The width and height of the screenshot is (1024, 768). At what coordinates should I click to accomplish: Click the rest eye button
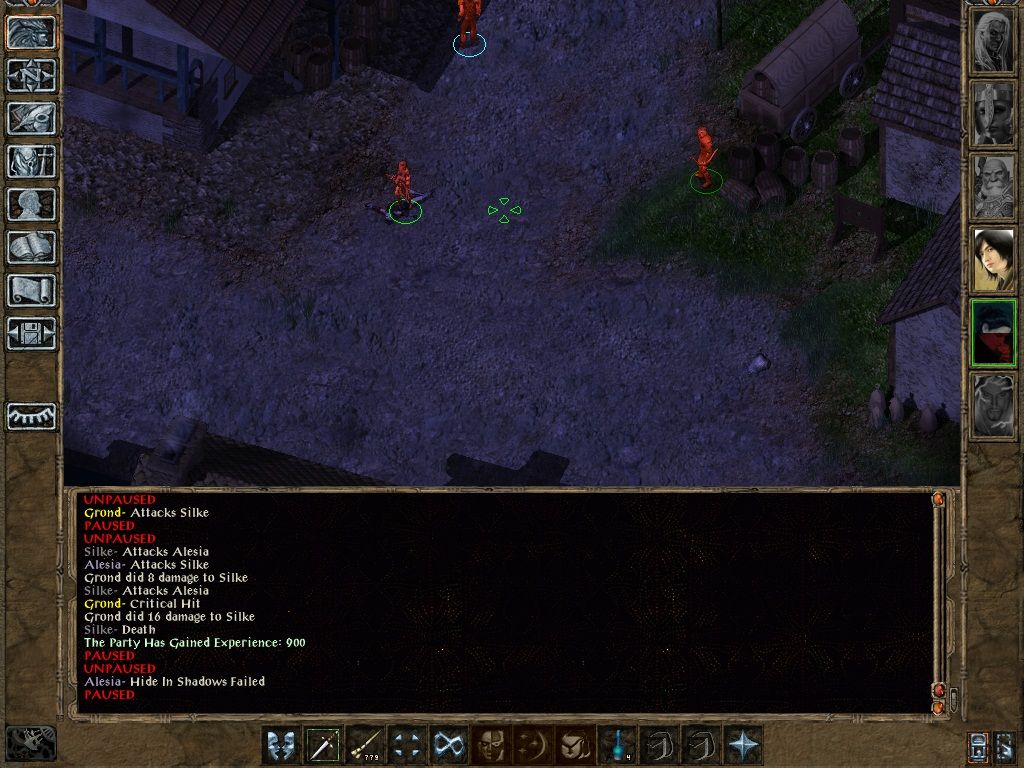[32, 417]
